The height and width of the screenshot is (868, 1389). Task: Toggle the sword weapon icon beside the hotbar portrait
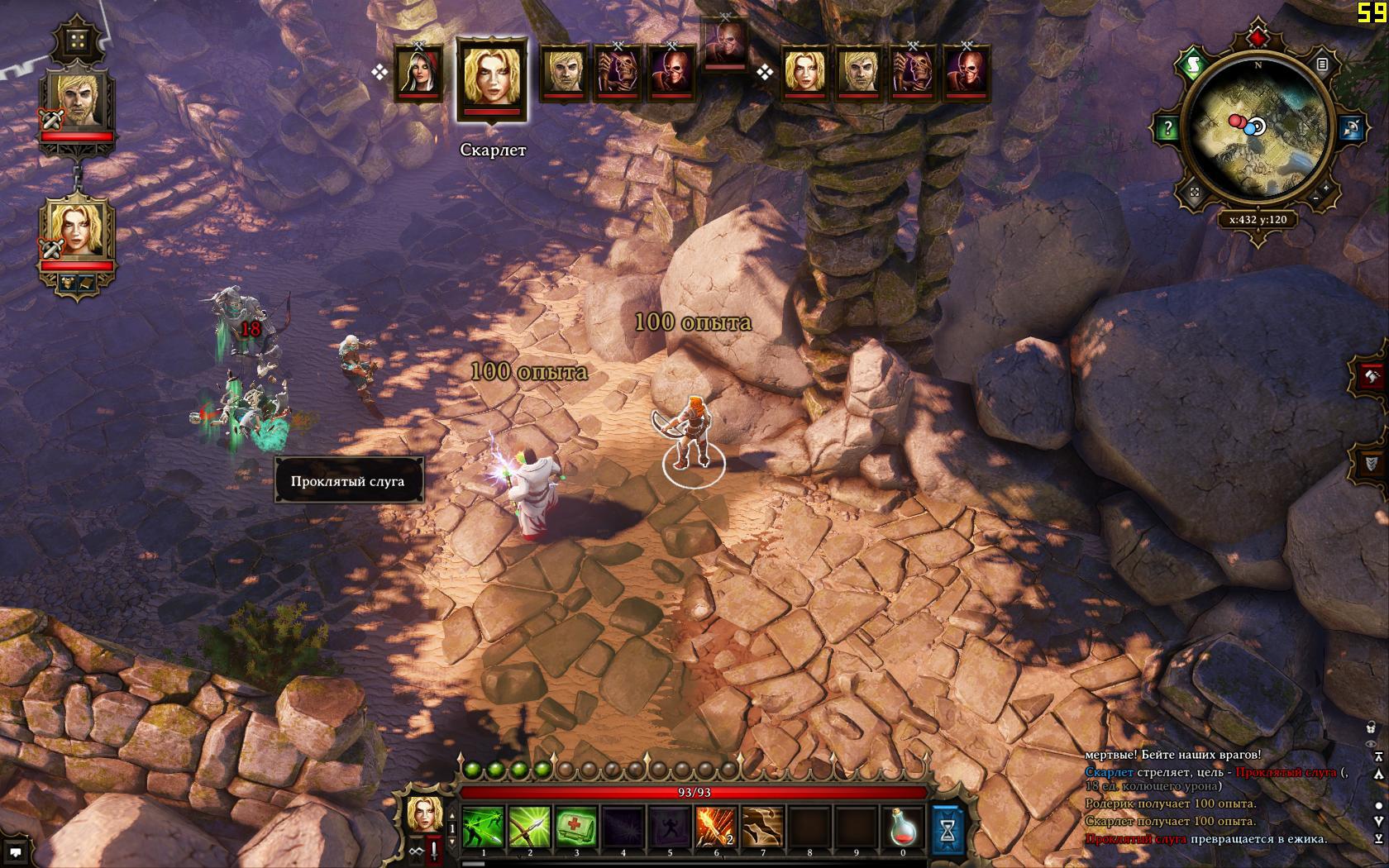[432, 850]
